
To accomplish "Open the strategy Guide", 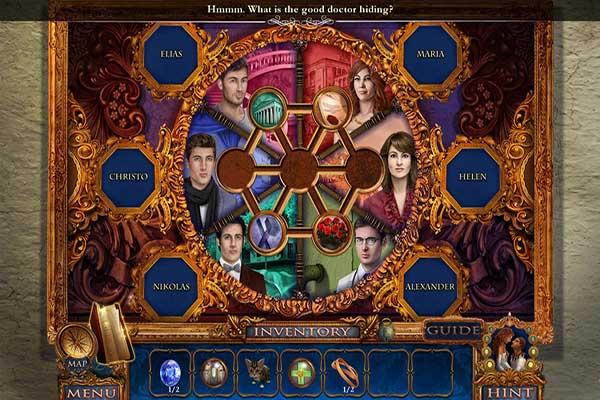I will (x=452, y=330).
